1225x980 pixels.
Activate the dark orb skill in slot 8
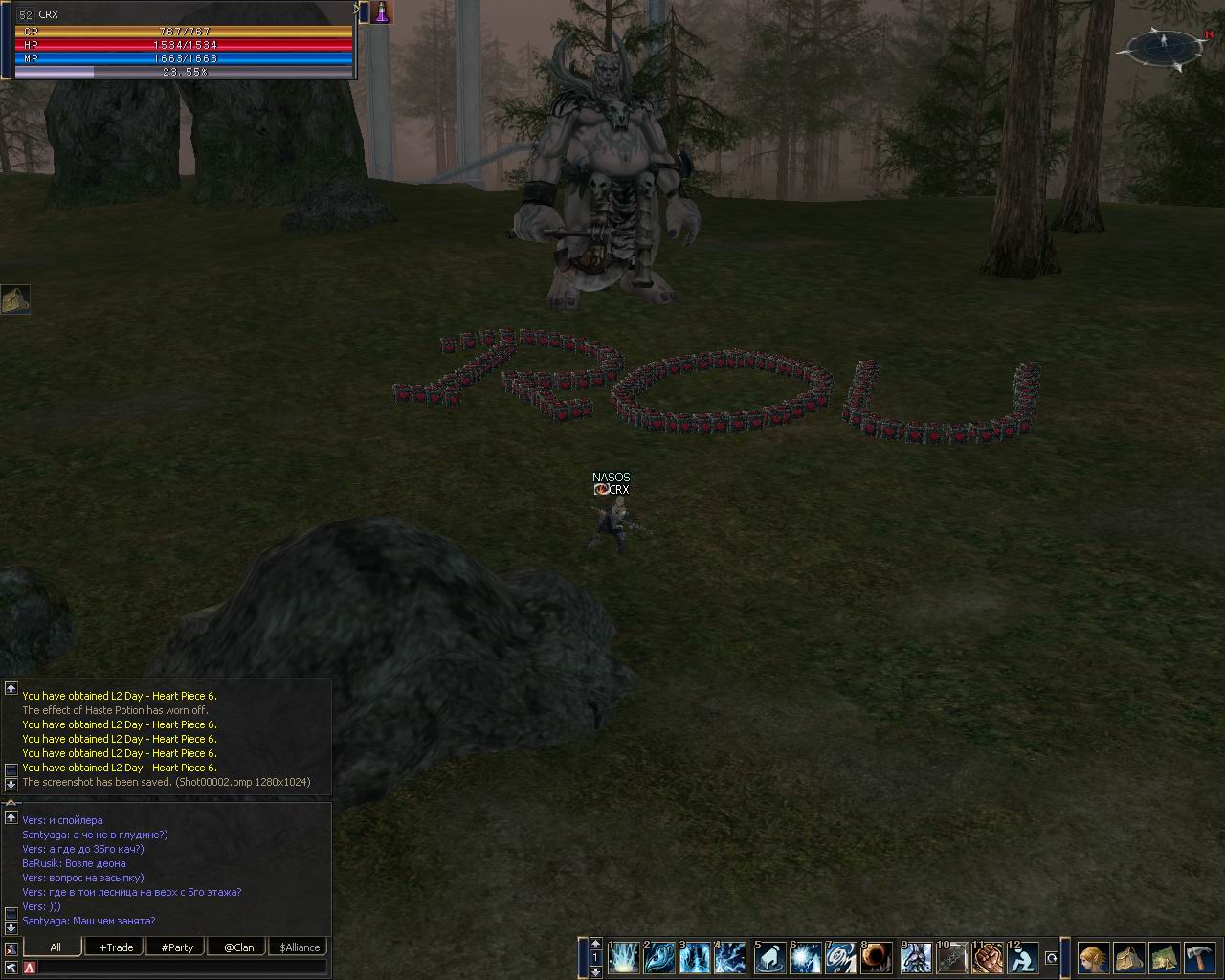[x=878, y=957]
